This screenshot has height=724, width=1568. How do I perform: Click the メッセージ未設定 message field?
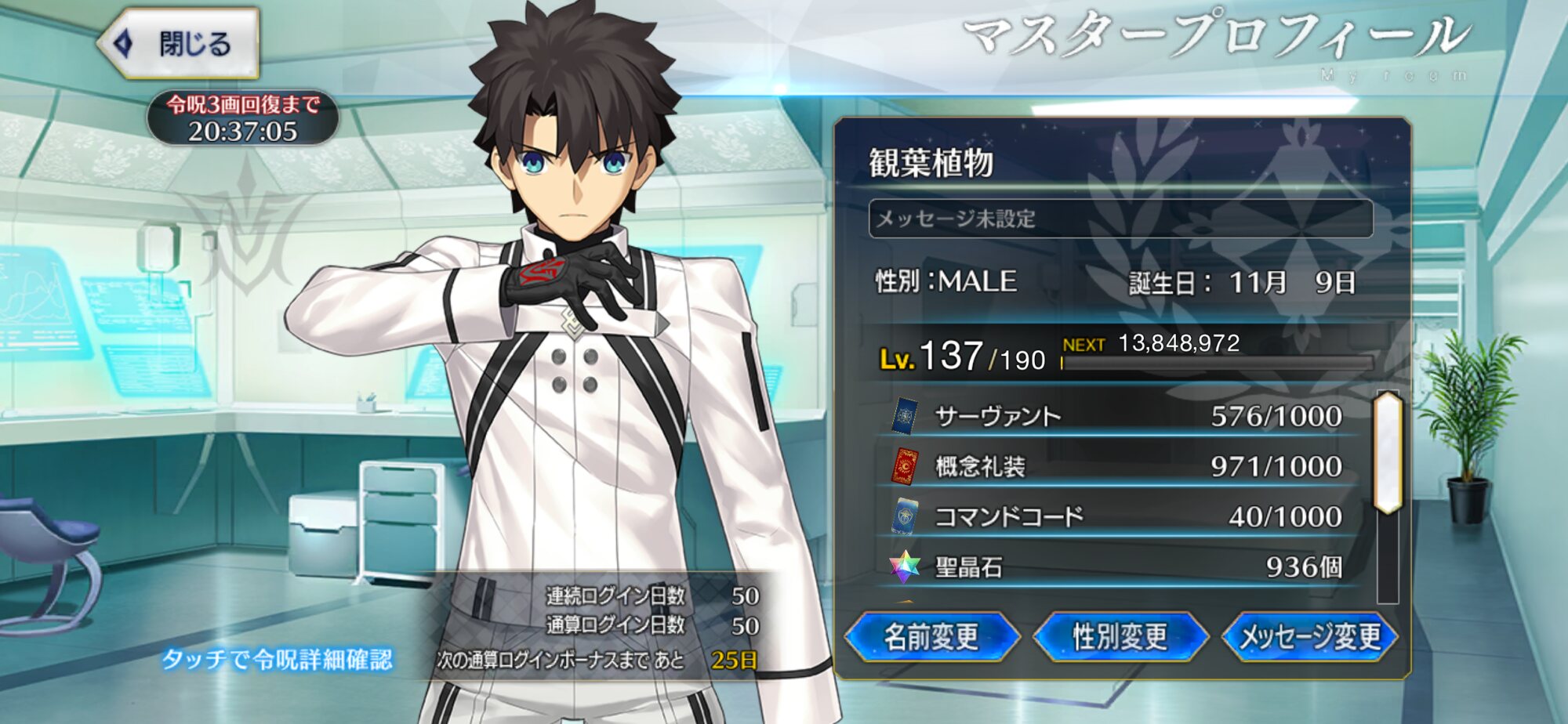1120,219
